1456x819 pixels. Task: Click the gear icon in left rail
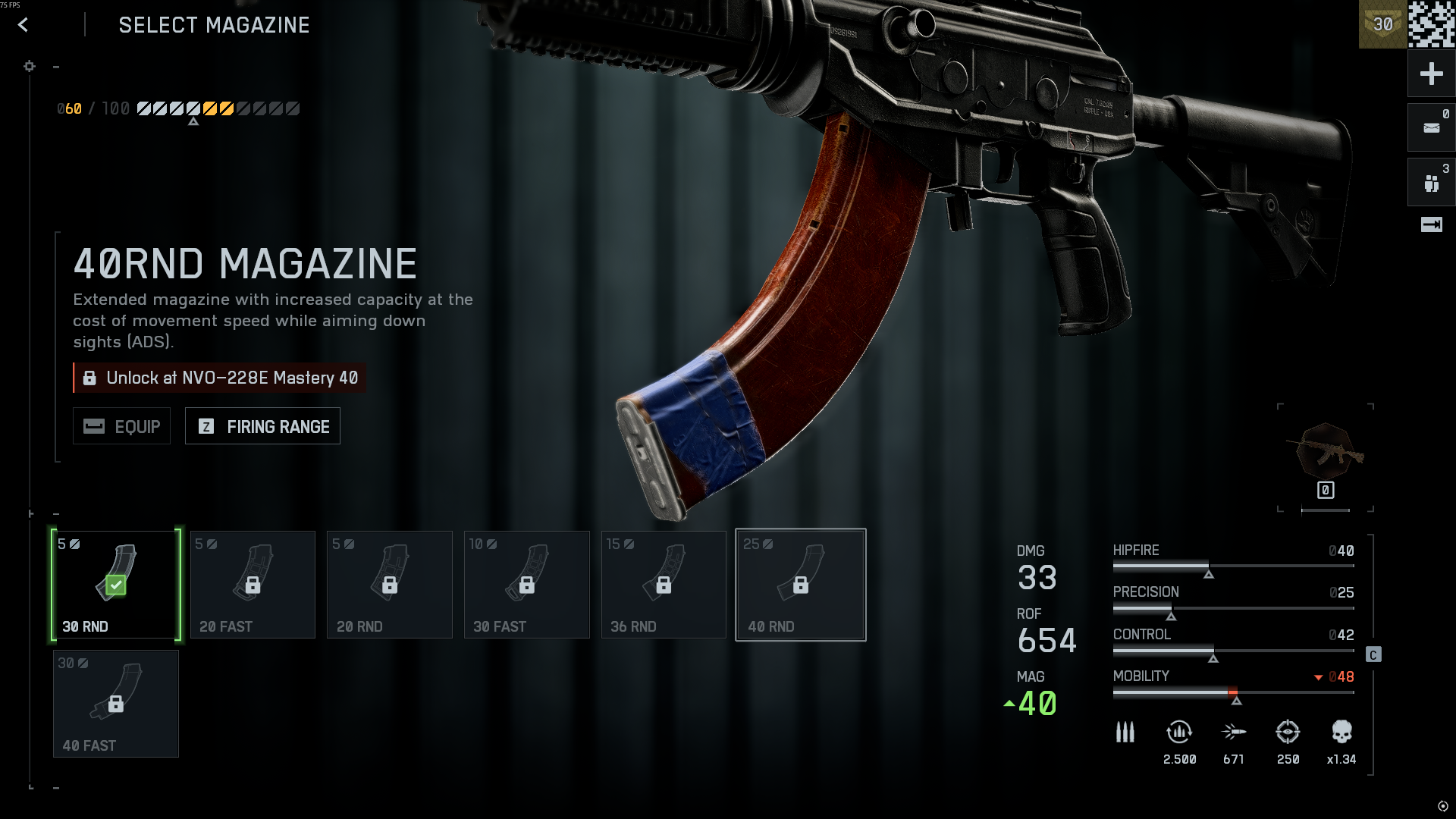tap(30, 67)
